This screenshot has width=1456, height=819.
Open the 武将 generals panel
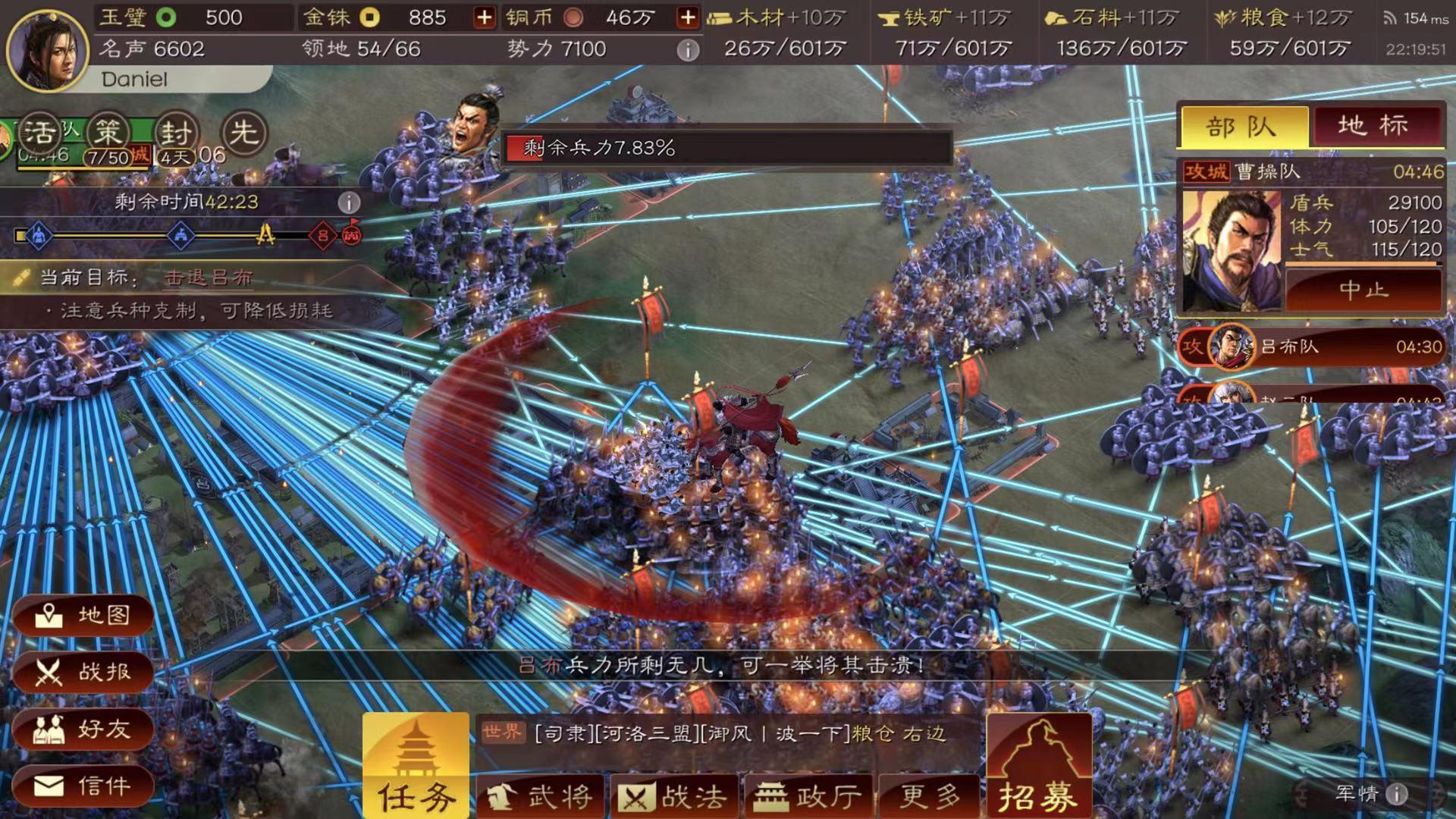541,795
